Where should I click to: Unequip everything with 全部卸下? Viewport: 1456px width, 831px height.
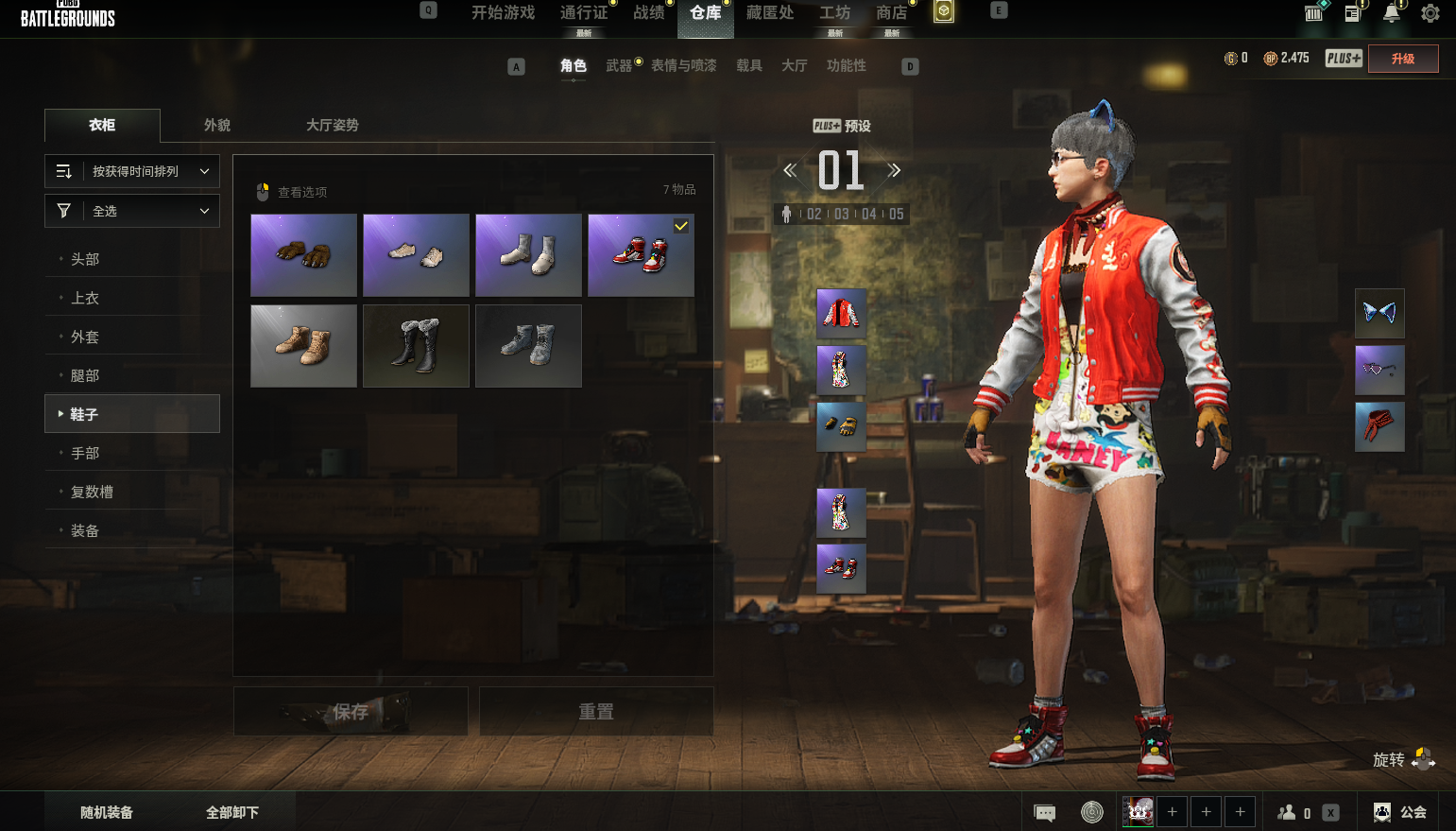point(232,812)
